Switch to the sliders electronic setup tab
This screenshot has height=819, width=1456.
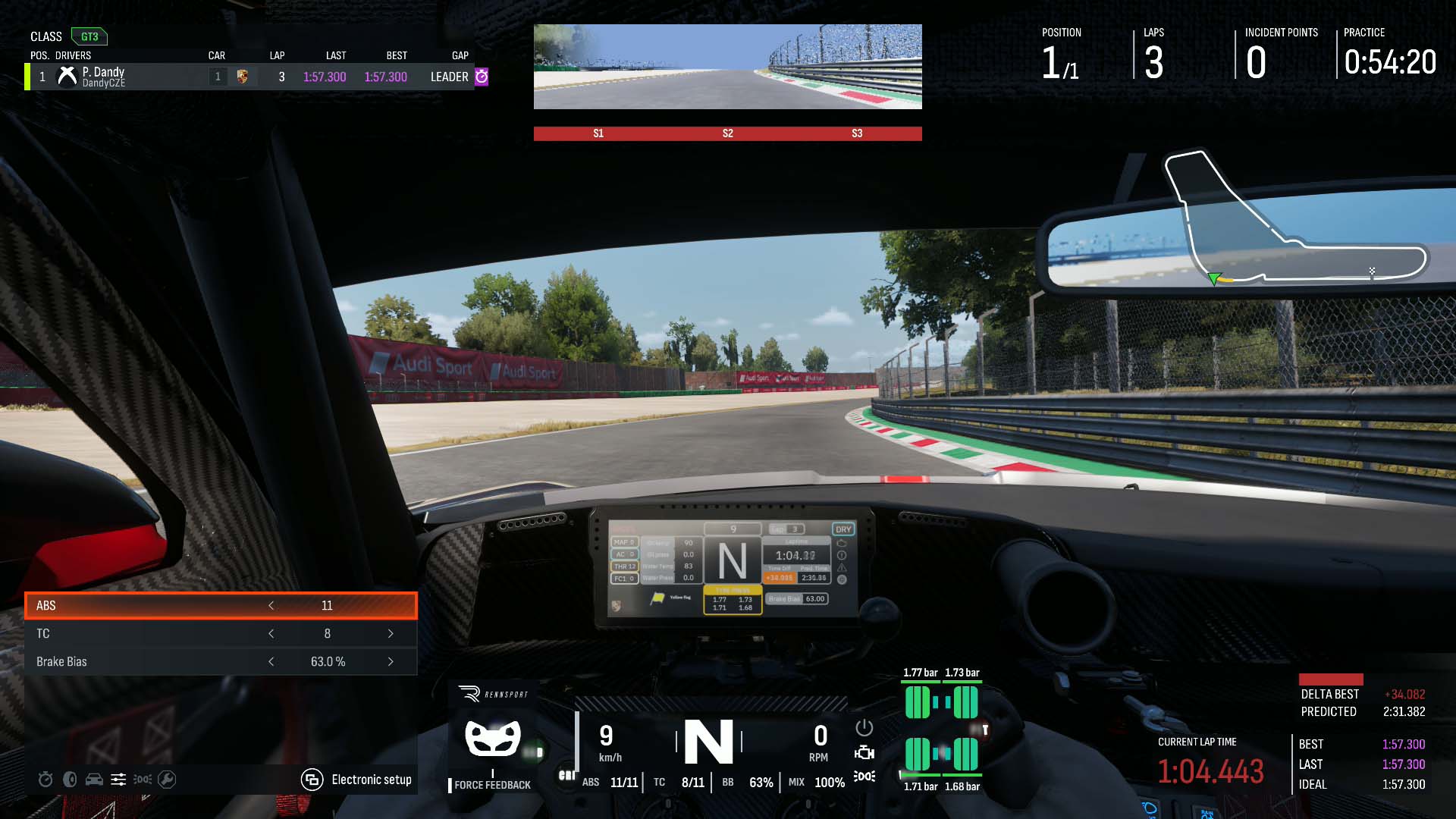point(118,780)
